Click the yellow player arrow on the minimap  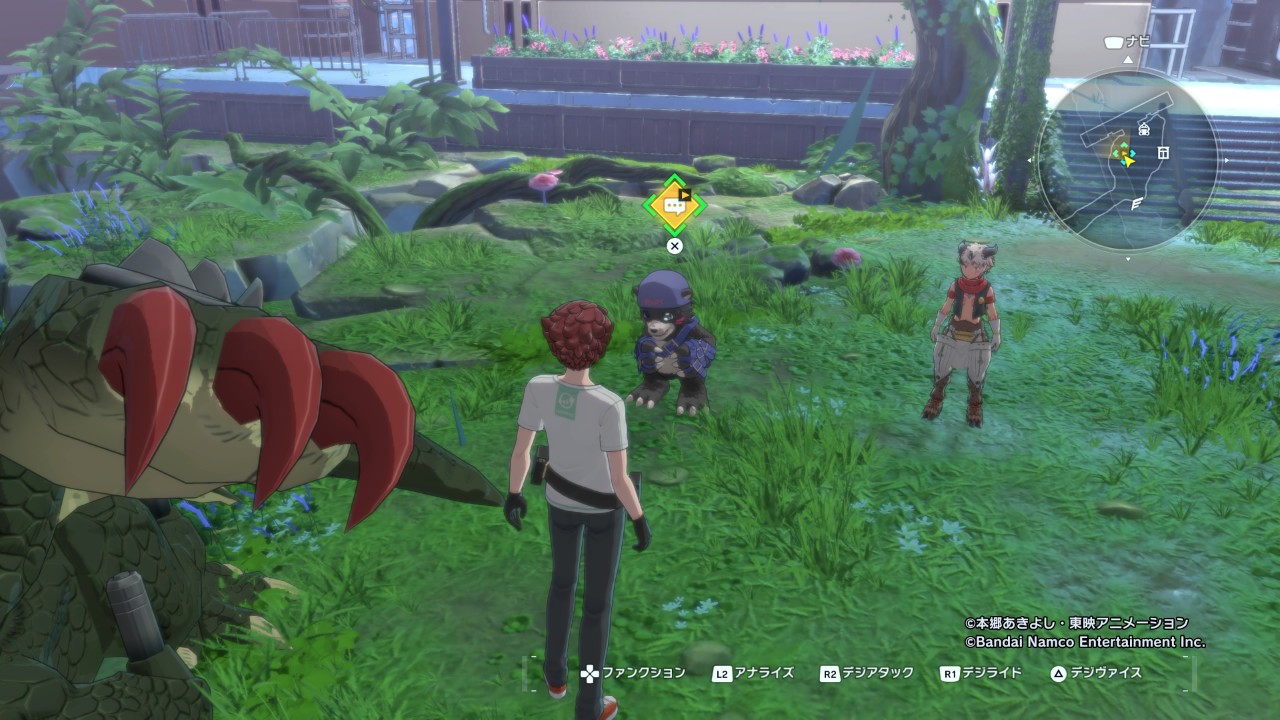[1129, 160]
